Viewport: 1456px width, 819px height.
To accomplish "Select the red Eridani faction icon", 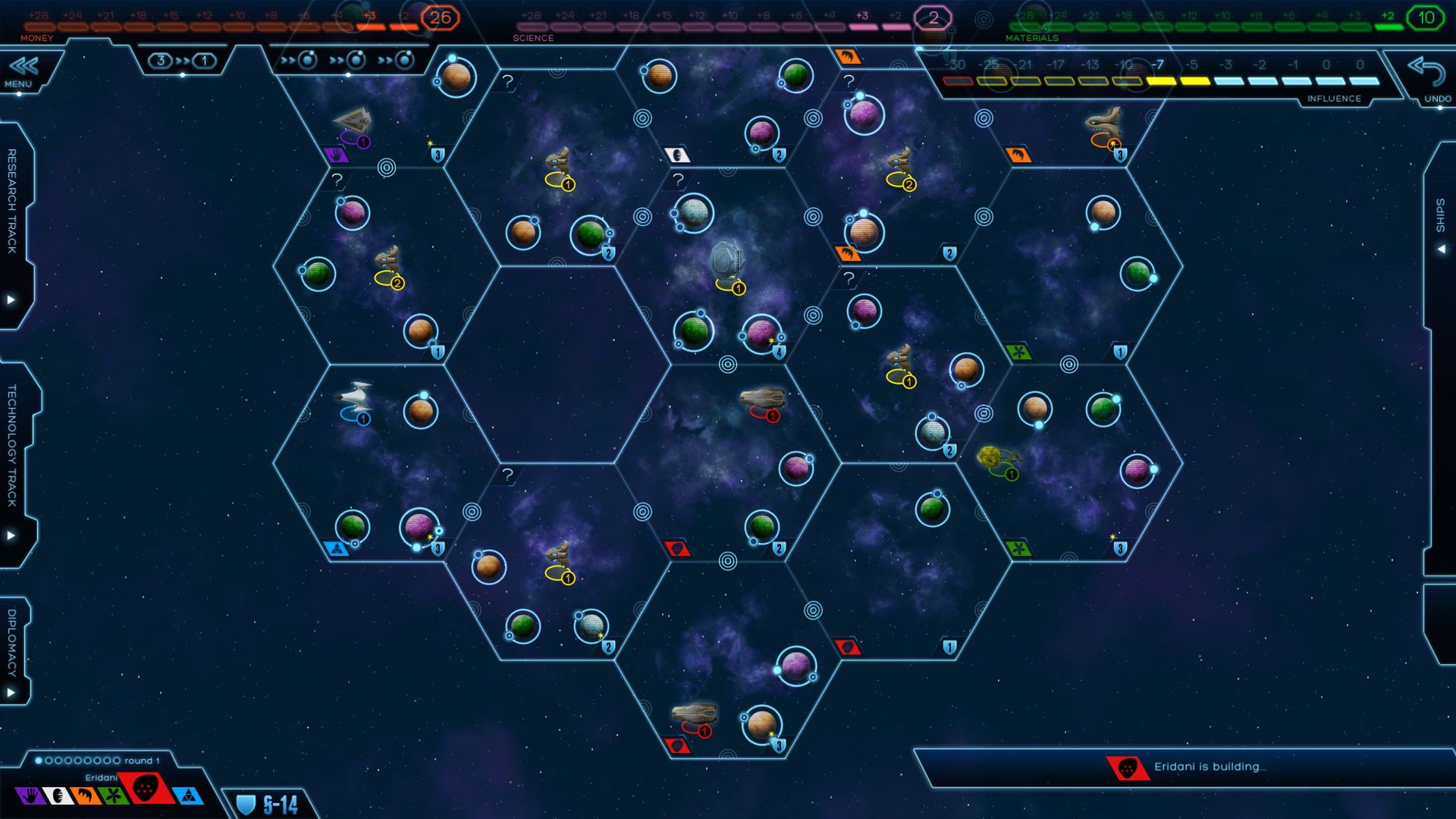I will point(146,789).
